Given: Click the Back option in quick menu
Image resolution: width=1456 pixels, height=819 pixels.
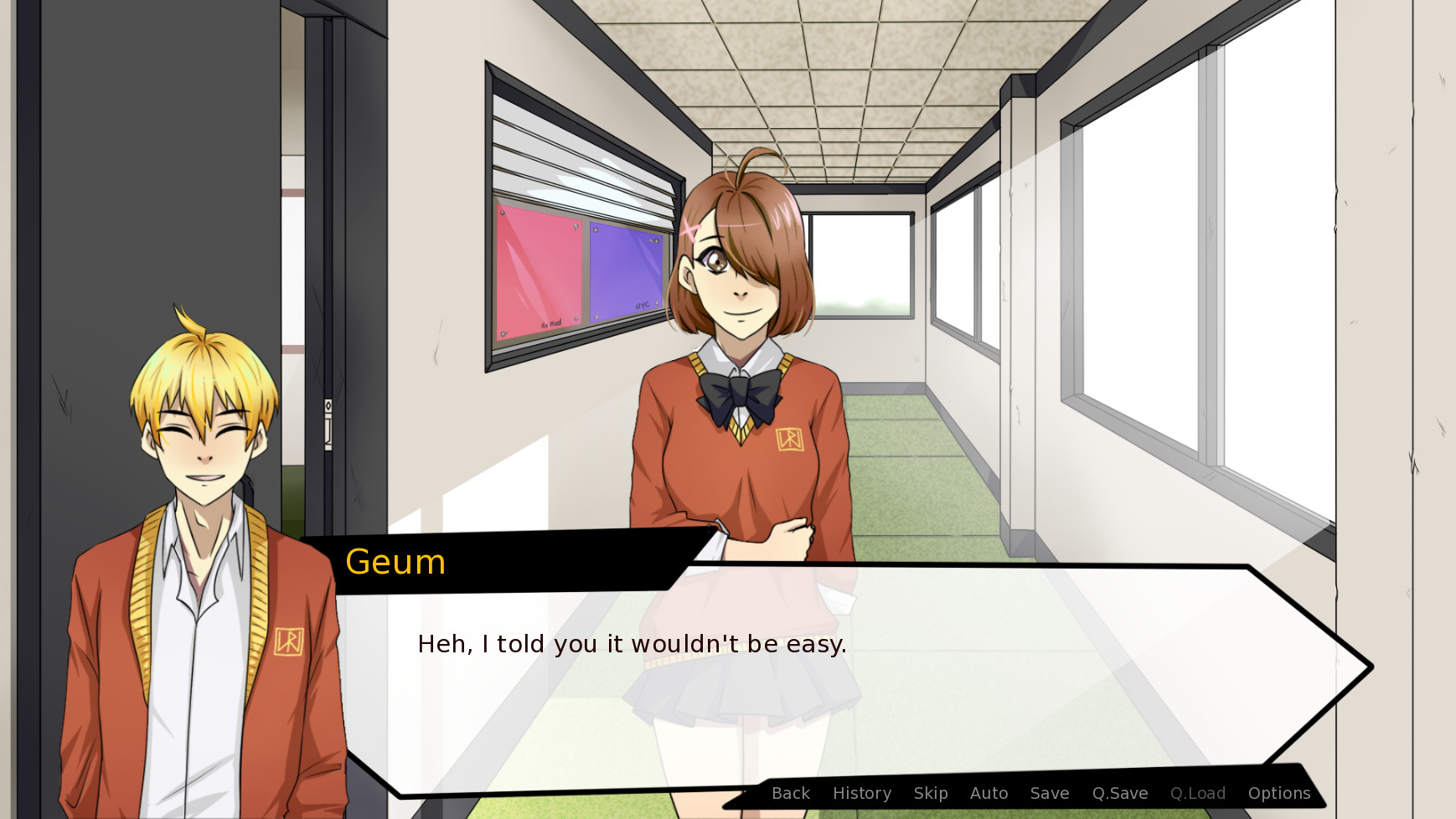Looking at the screenshot, I should coord(790,793).
